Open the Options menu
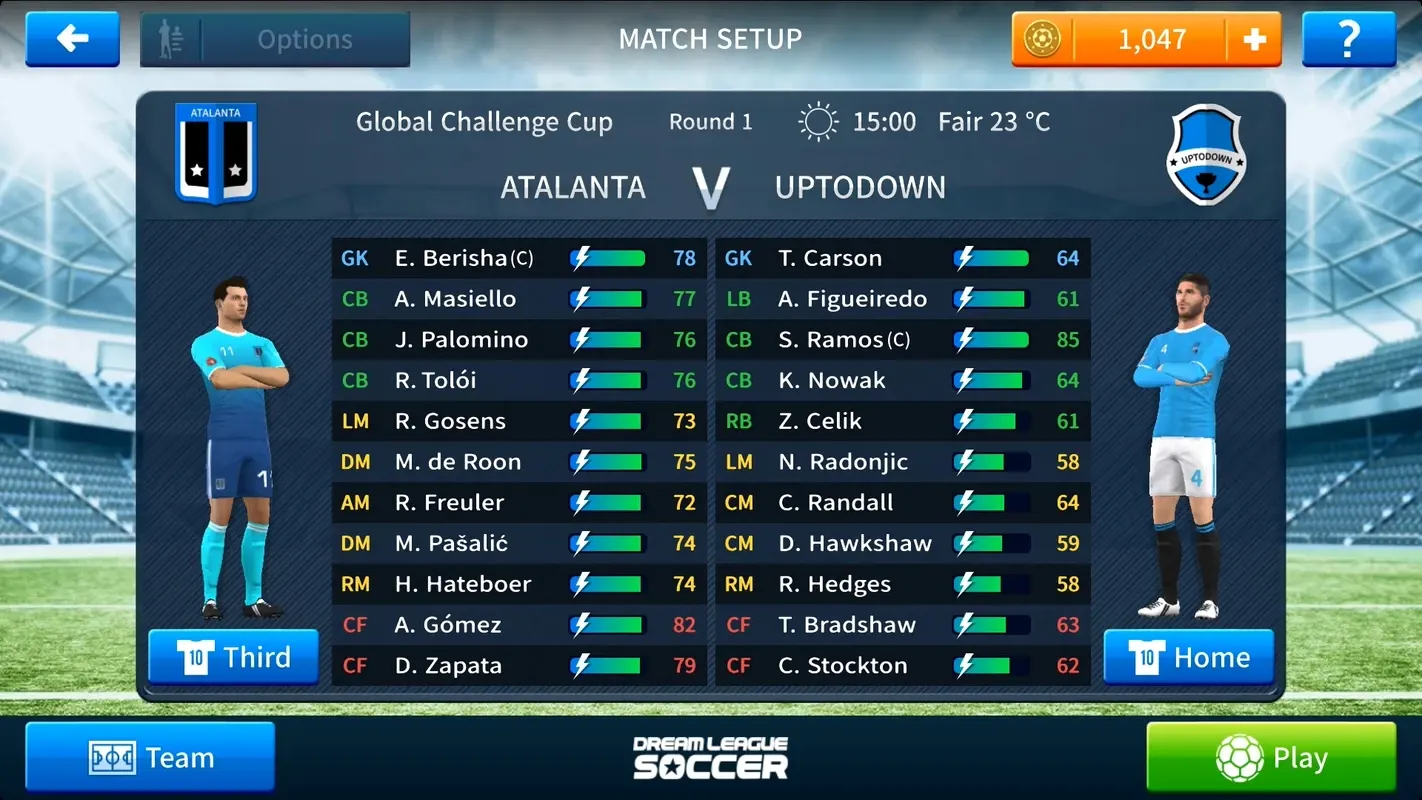This screenshot has height=800, width=1422. tap(275, 40)
